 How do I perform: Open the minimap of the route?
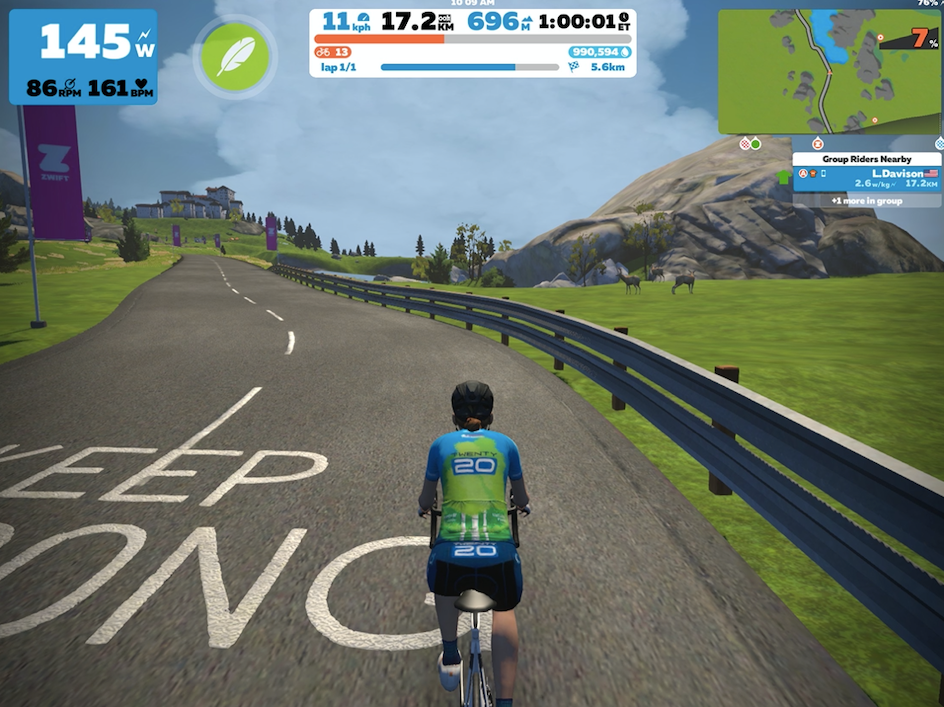829,72
